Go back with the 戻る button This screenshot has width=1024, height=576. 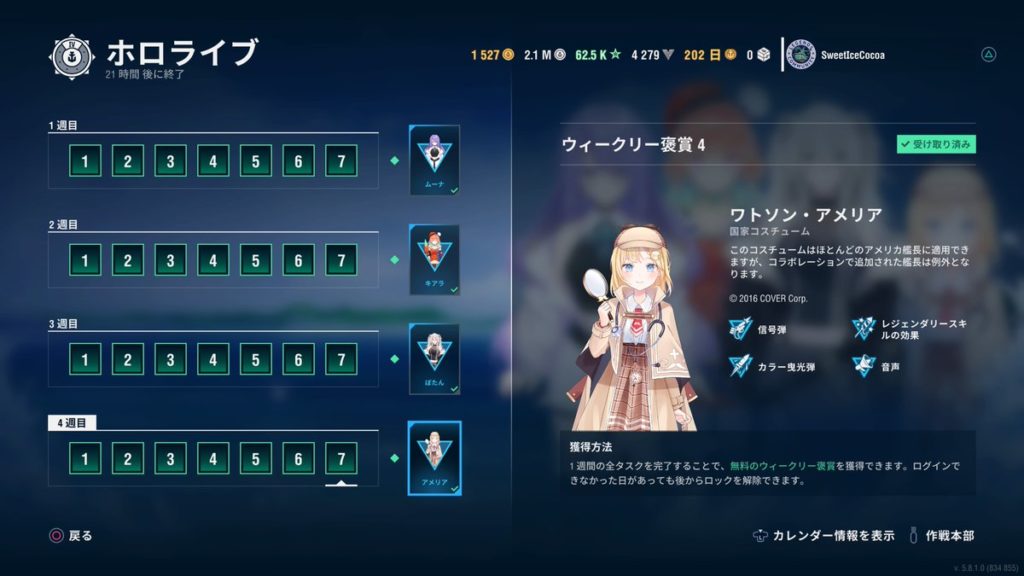[71, 536]
